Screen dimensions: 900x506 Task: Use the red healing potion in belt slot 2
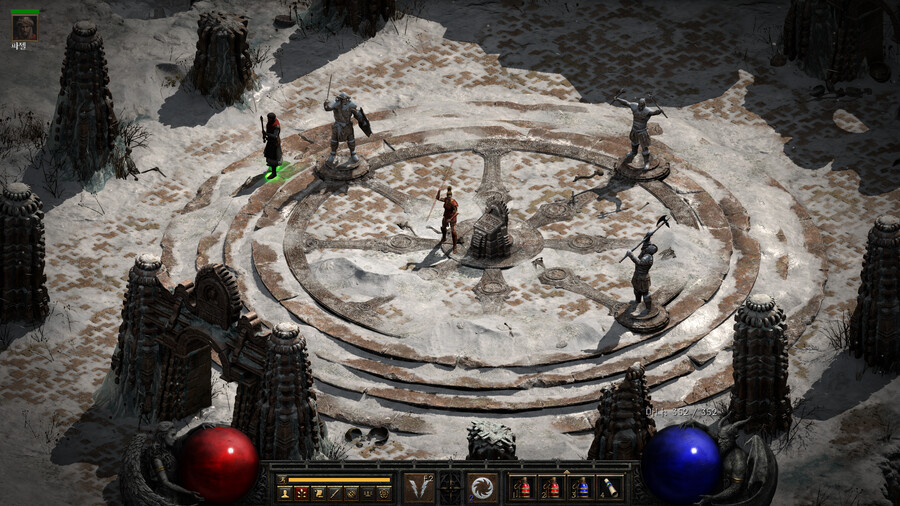(x=552, y=488)
